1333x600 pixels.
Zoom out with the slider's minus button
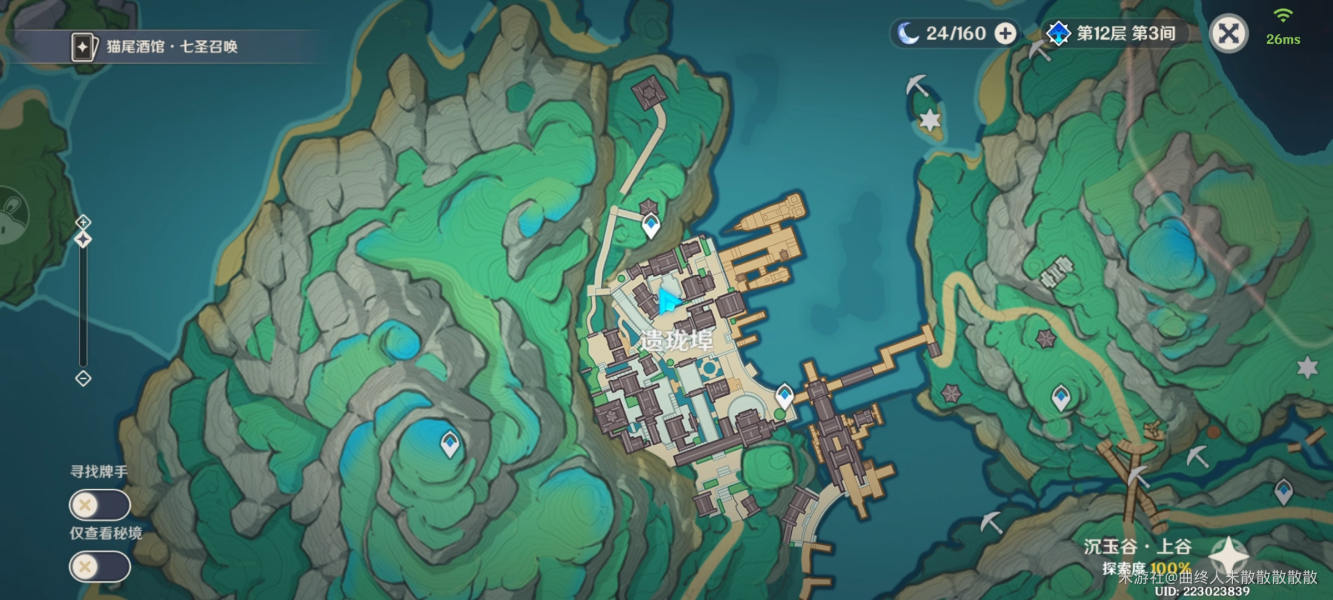83,378
